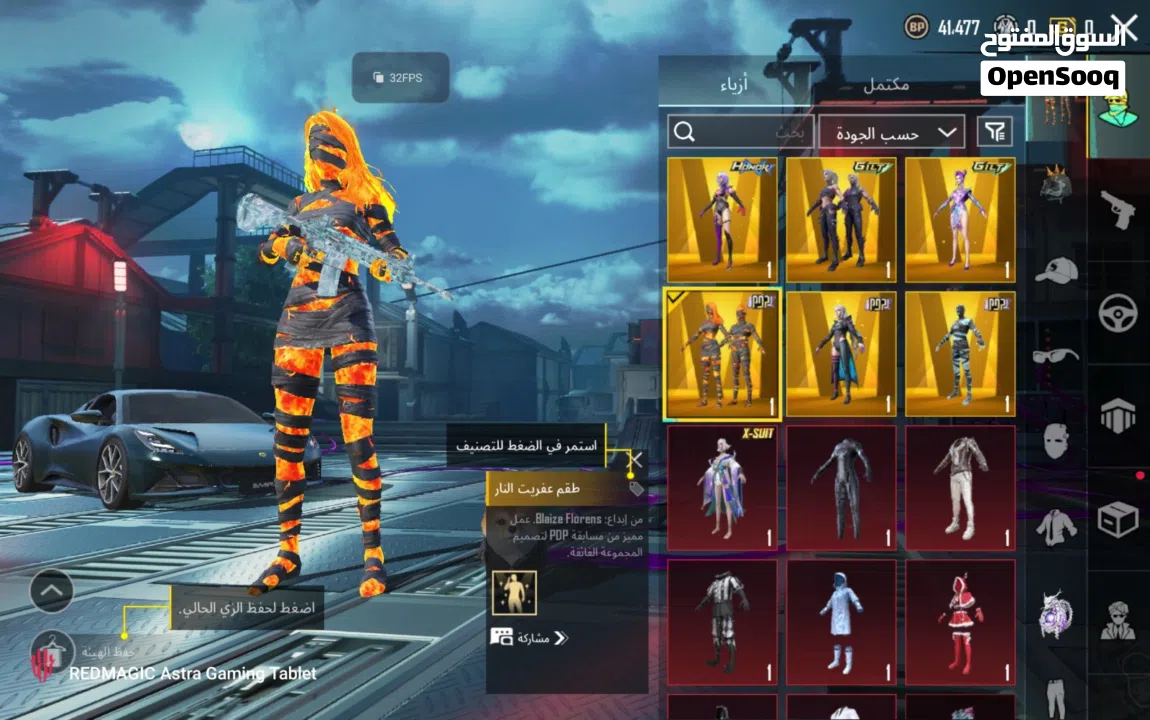Select the white jacket outfit tile
The height and width of the screenshot is (720, 1150).
pos(960,488)
